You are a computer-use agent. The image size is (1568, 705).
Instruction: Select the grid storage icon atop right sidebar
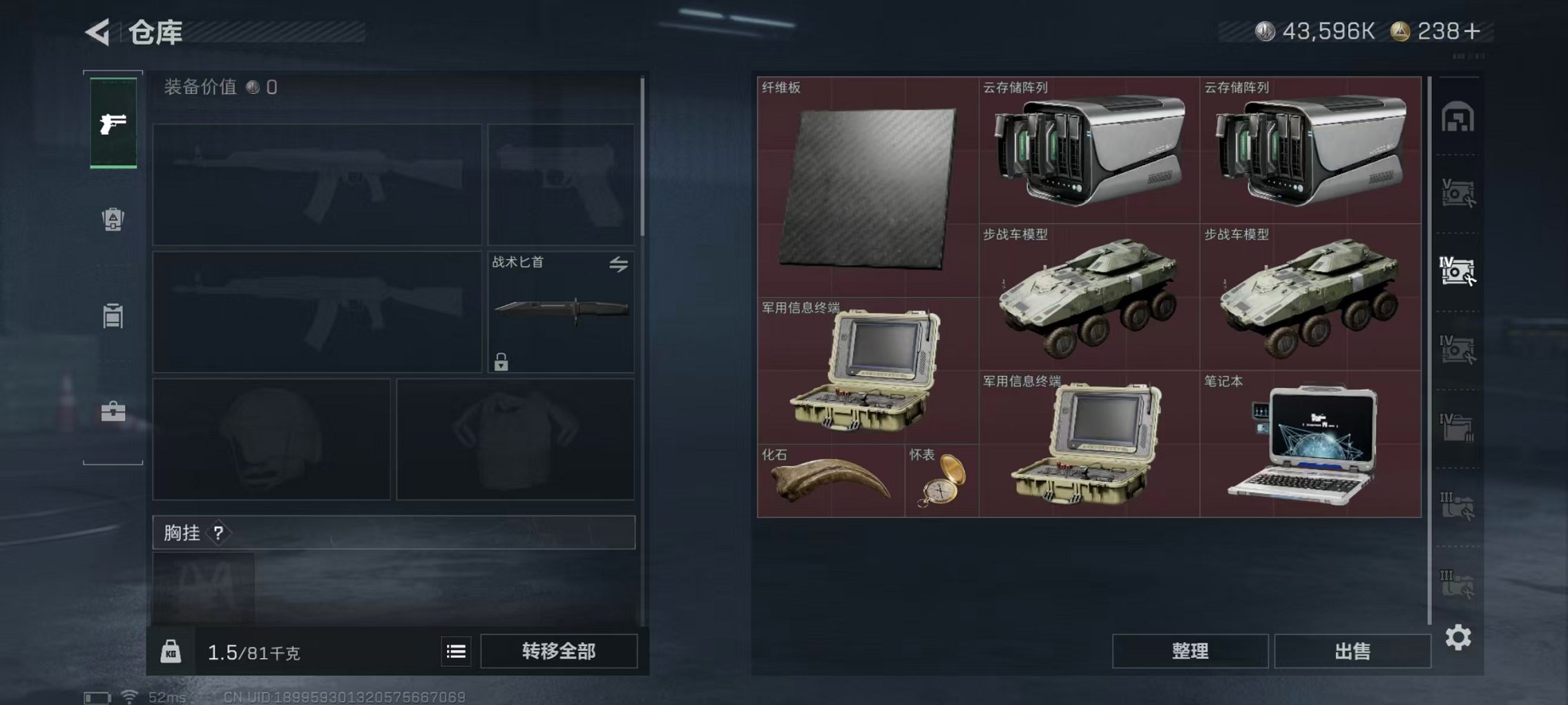click(x=1458, y=116)
